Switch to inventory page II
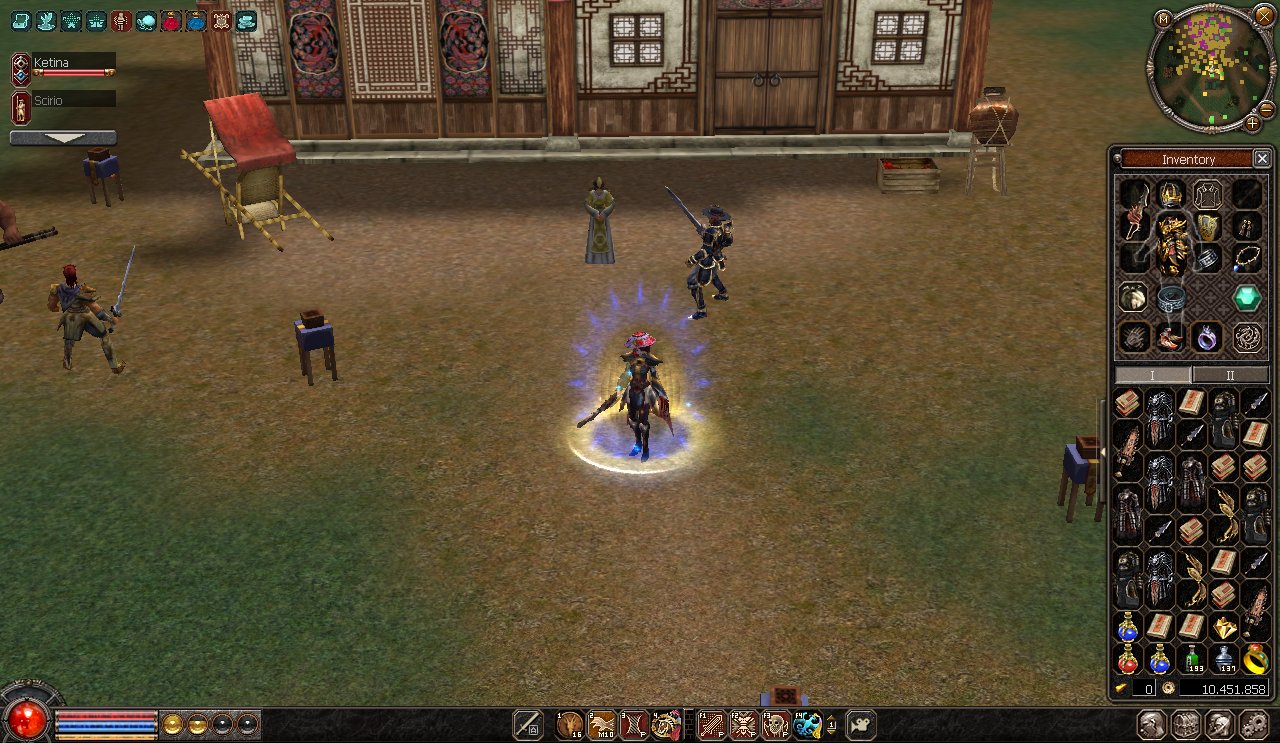Viewport: 1280px width, 743px height. click(1230, 375)
